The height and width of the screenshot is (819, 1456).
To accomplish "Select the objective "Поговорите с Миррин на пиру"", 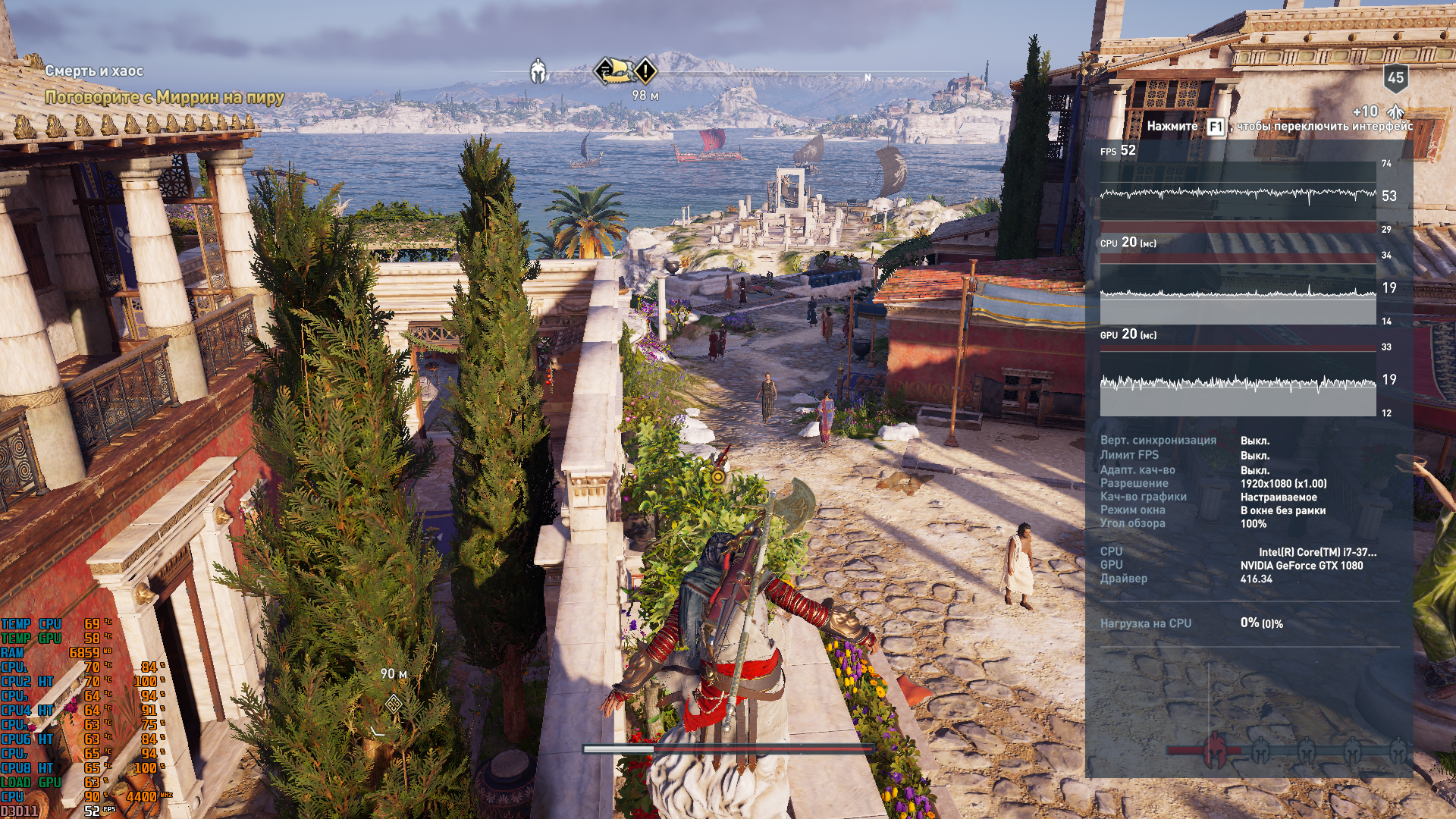I will coord(165,97).
